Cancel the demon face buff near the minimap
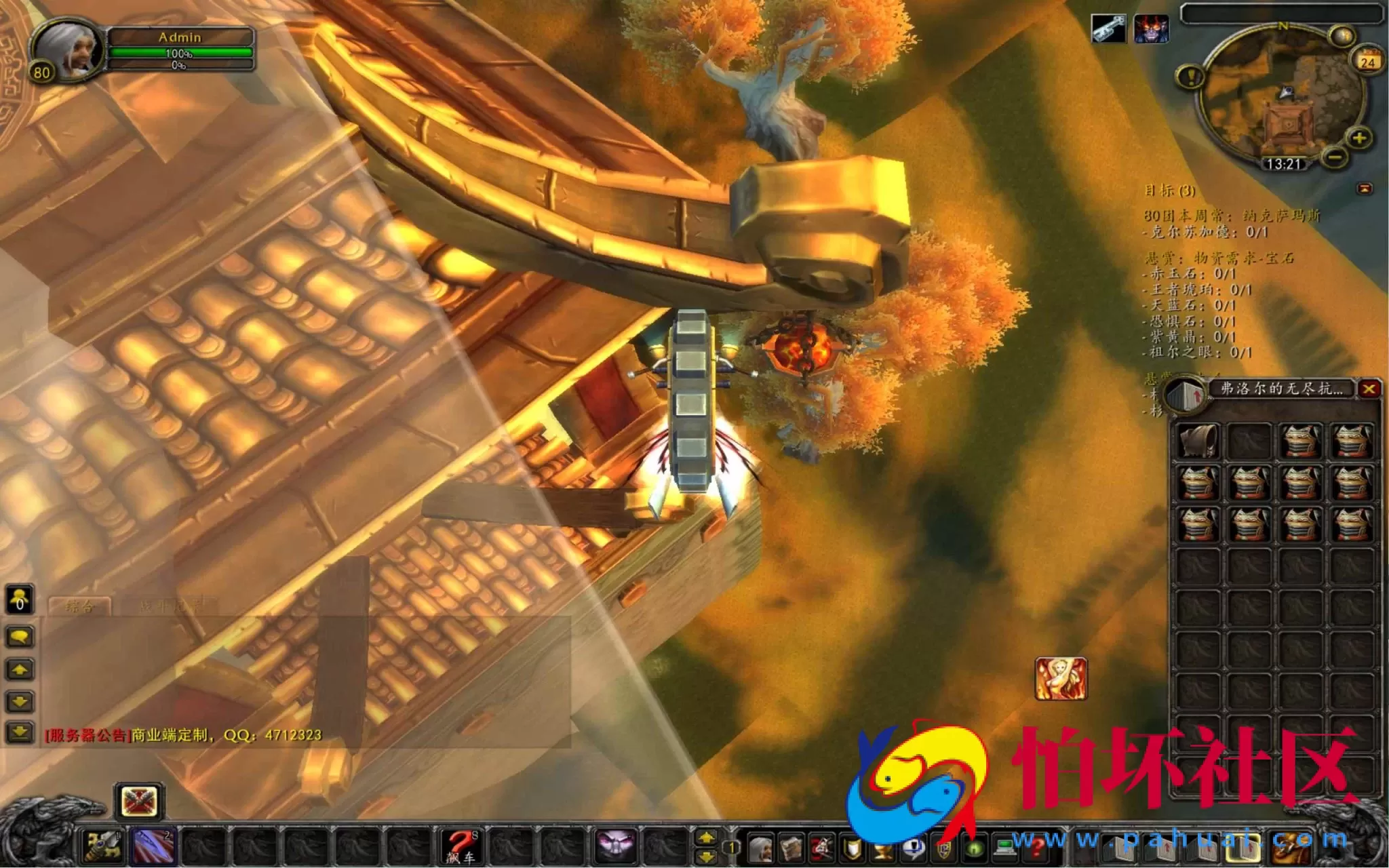The width and height of the screenshot is (1389, 868). point(1151,28)
